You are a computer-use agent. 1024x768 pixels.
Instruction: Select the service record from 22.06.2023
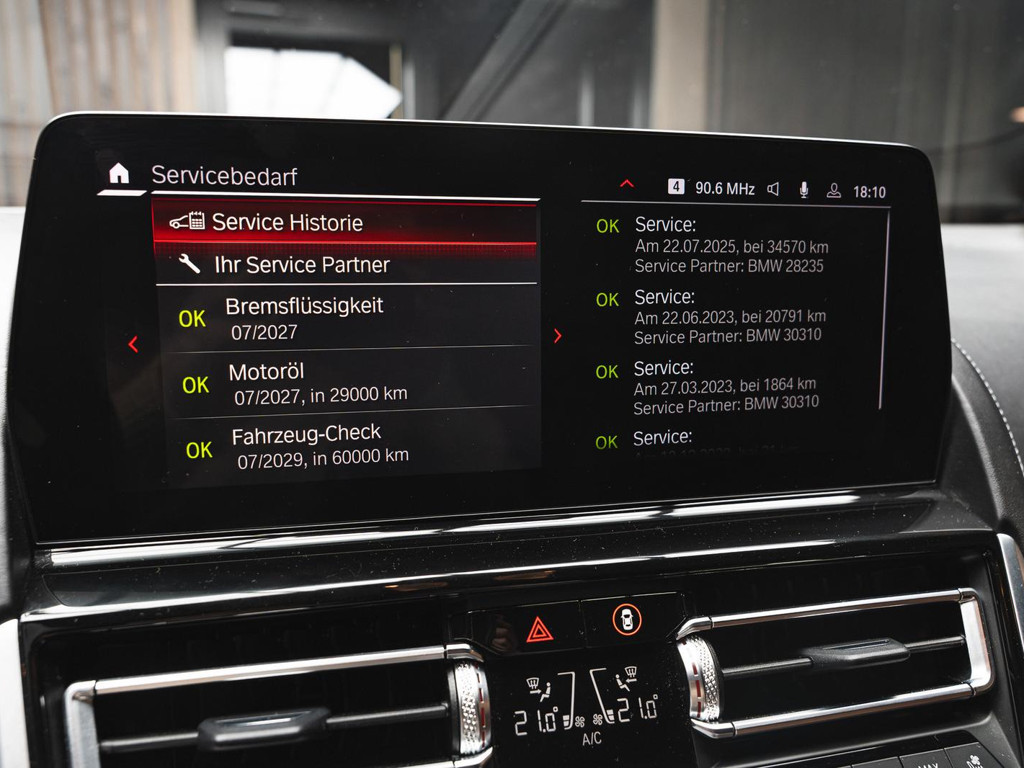[730, 316]
